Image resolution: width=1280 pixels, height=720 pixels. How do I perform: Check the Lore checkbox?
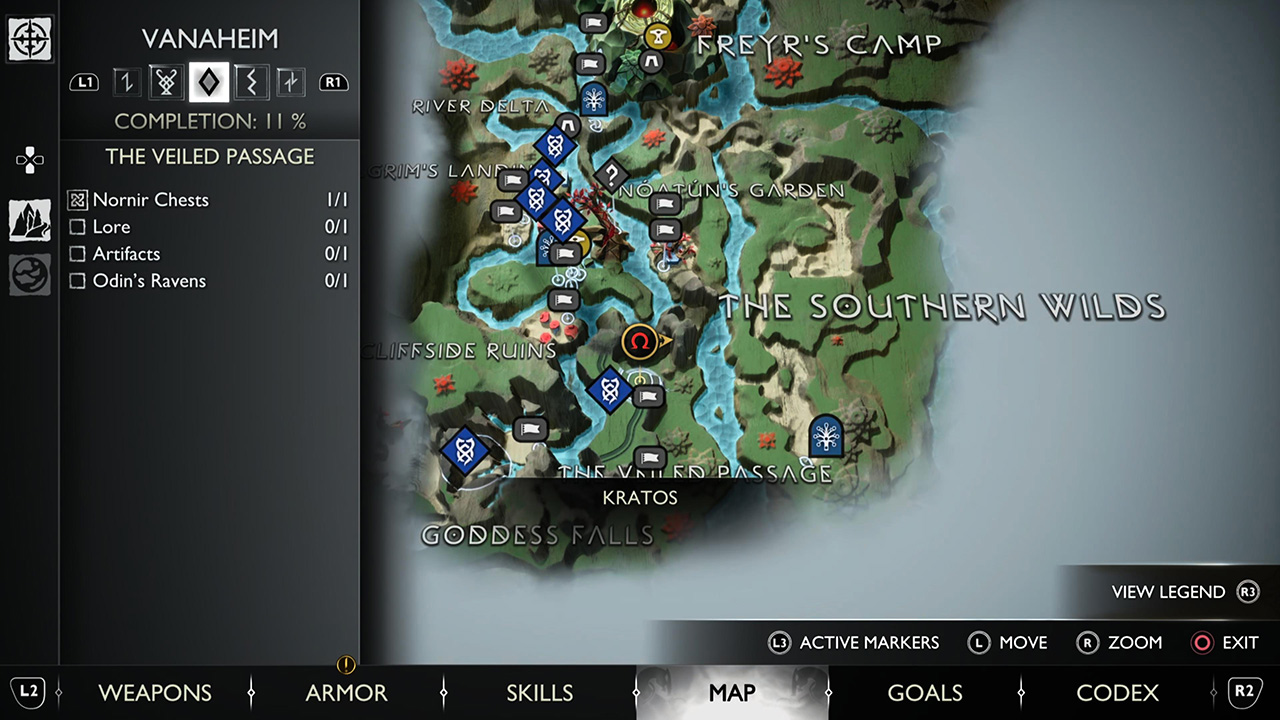tap(77, 227)
